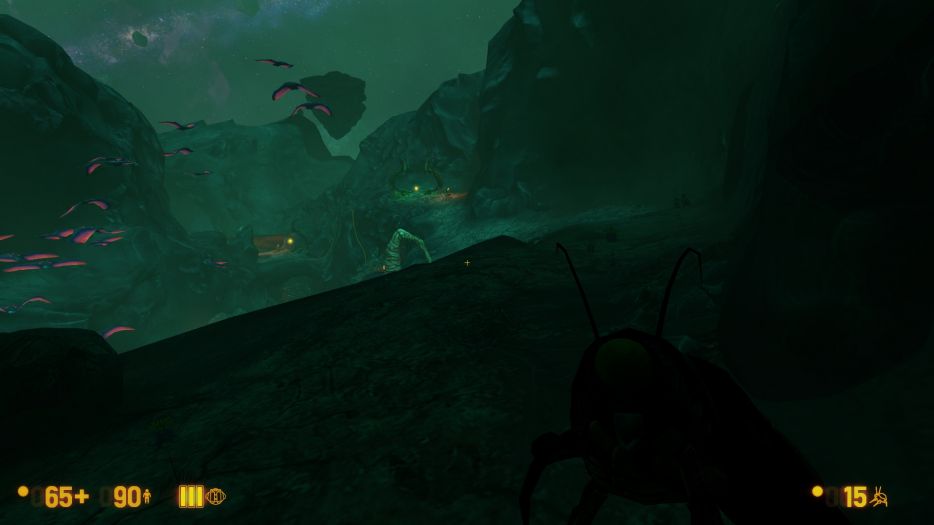Click the hornet ammo icon
Screen dimensions: 934x525
tap(879, 496)
